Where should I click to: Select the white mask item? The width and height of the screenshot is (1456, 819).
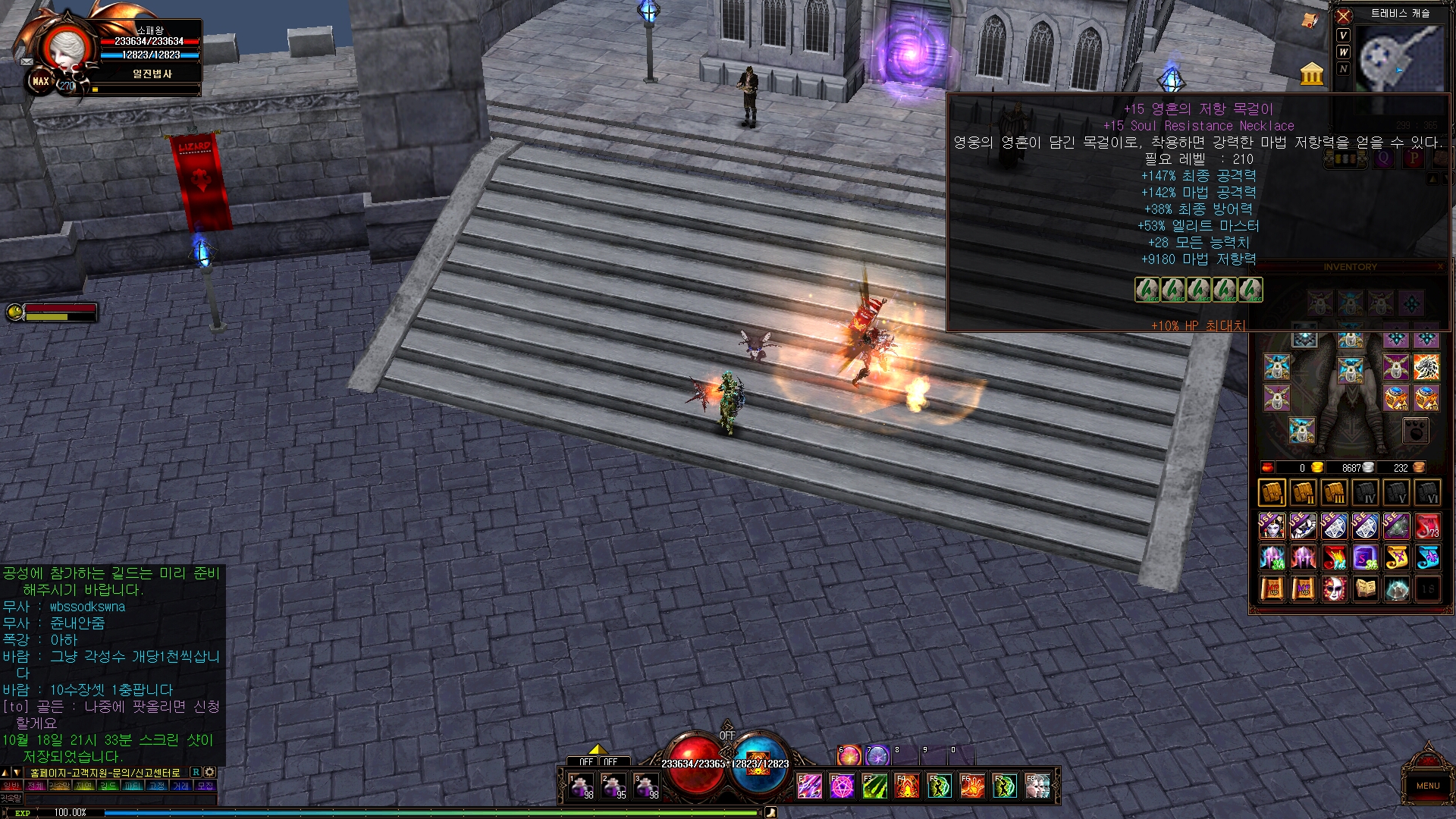(1334, 588)
